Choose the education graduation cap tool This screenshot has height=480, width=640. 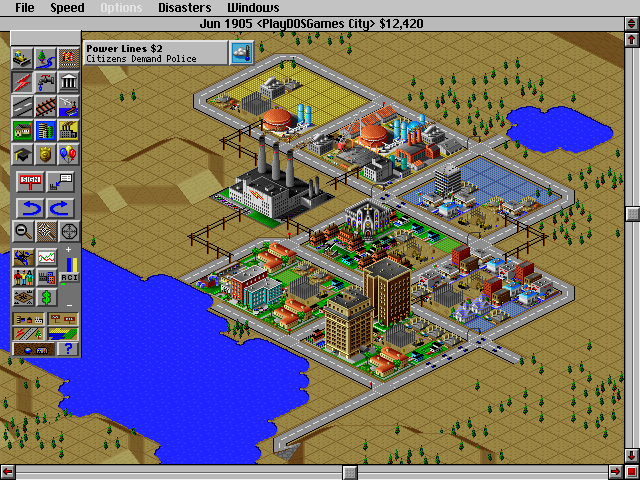tap(22, 155)
